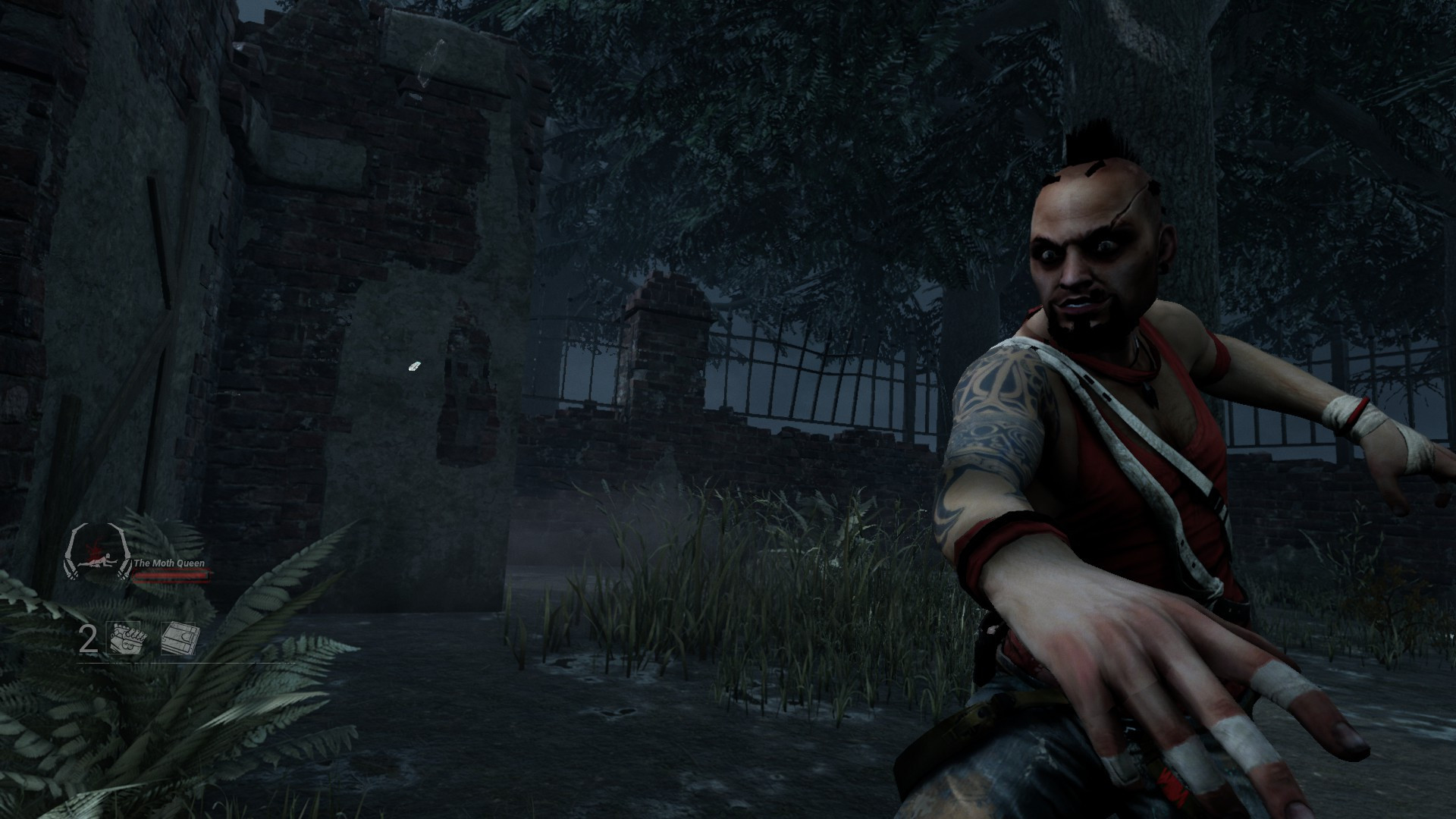This screenshot has height=819, width=1456.
Task: Click the token counter showing the number 2
Action: (88, 639)
